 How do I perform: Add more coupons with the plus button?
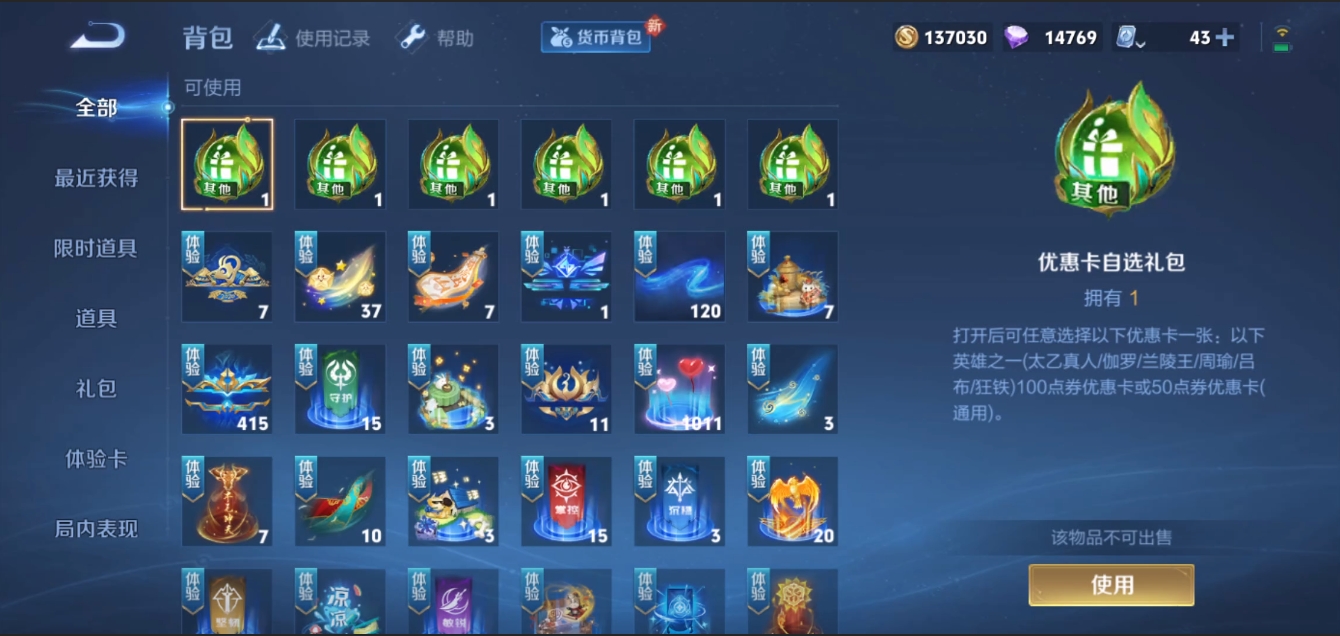(1224, 38)
